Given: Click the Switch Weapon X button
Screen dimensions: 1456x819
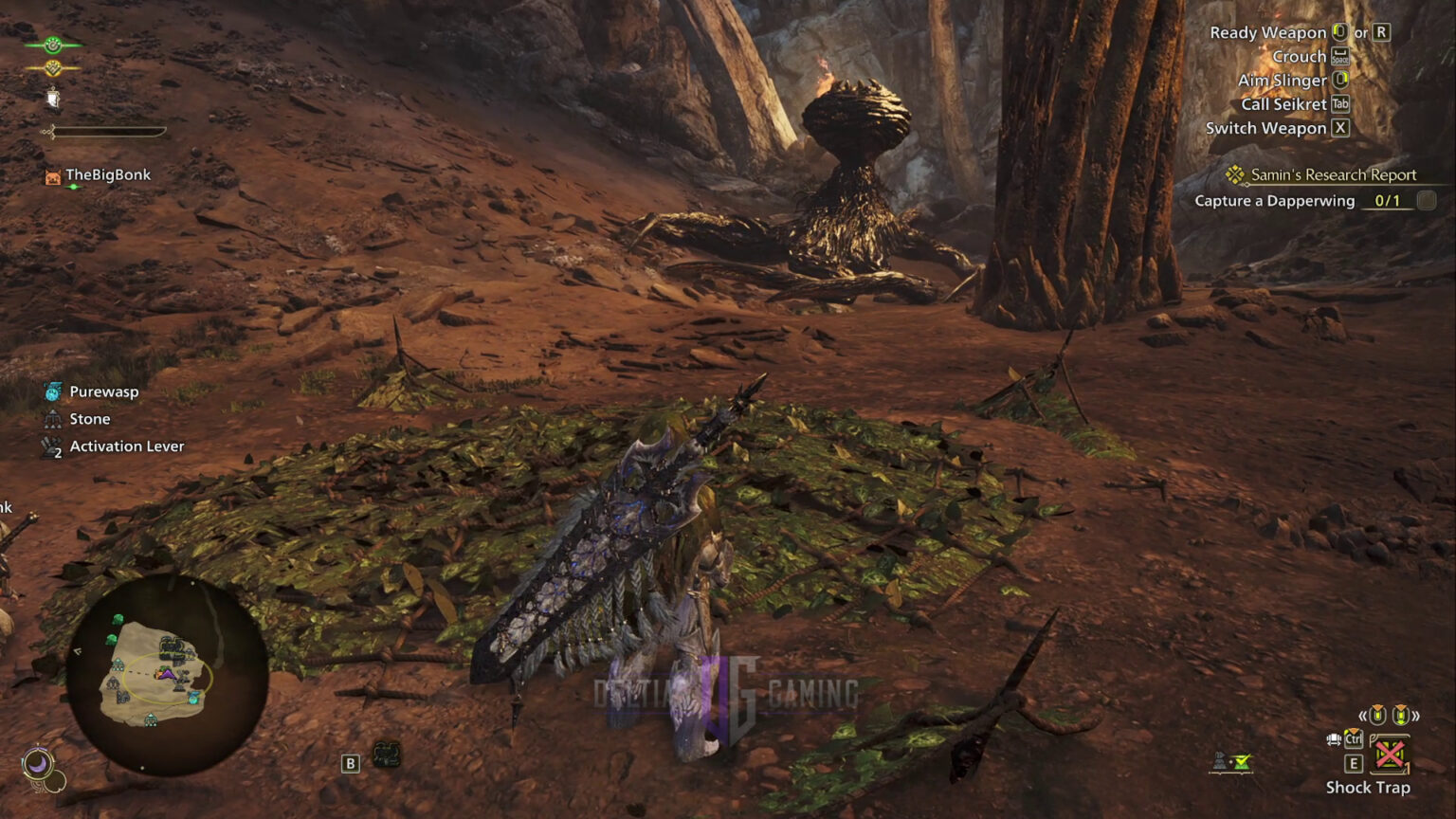Looking at the screenshot, I should pos(1339,128).
